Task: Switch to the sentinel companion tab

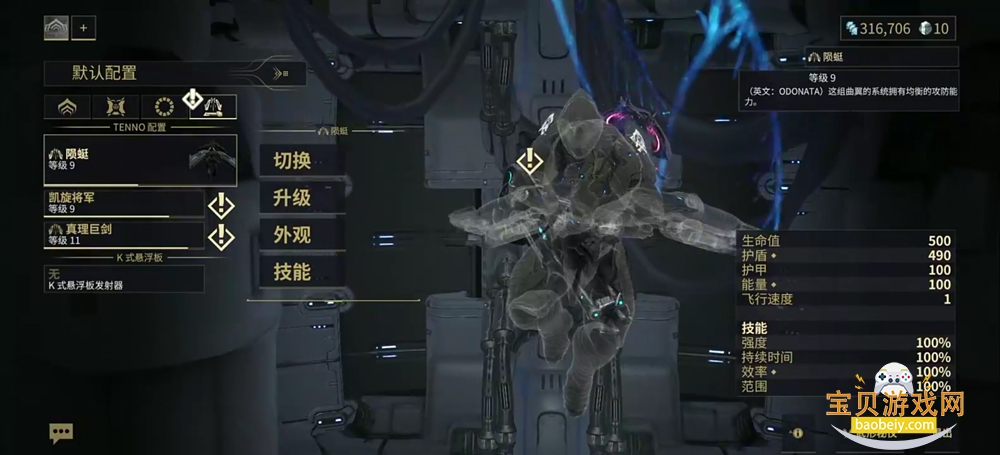Action: pos(113,107)
